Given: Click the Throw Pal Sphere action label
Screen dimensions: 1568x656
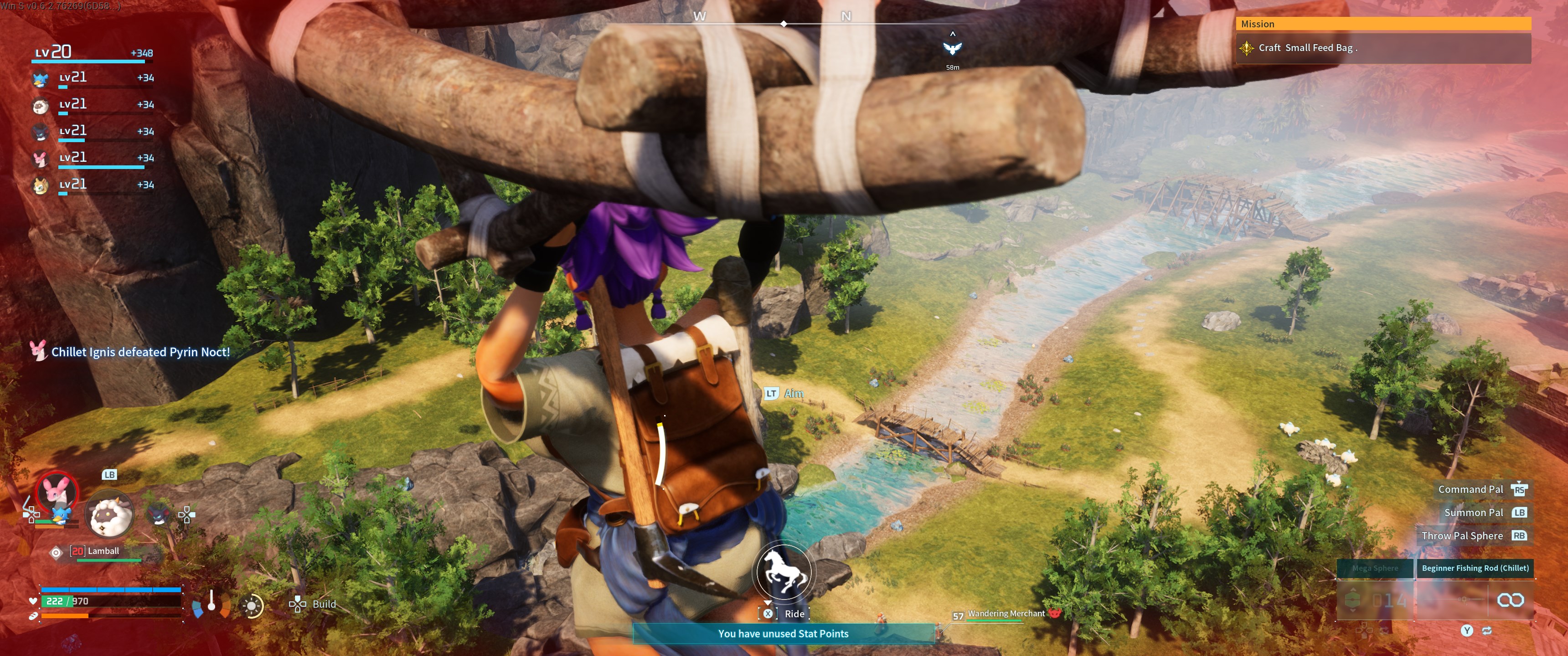Looking at the screenshot, I should (1461, 536).
